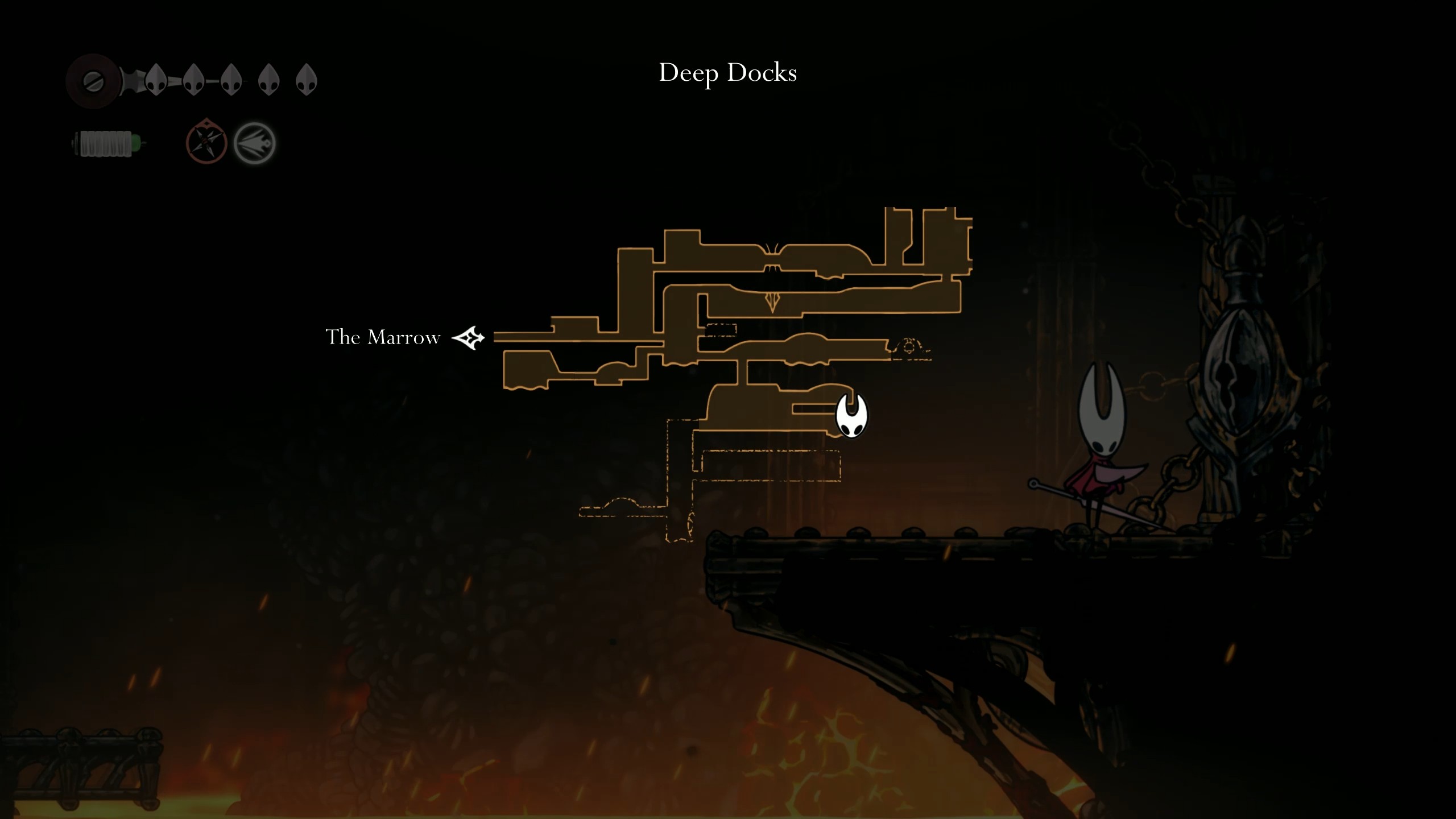The image size is (1456, 819).
Task: Click the Deep Docks area title
Action: tap(728, 72)
